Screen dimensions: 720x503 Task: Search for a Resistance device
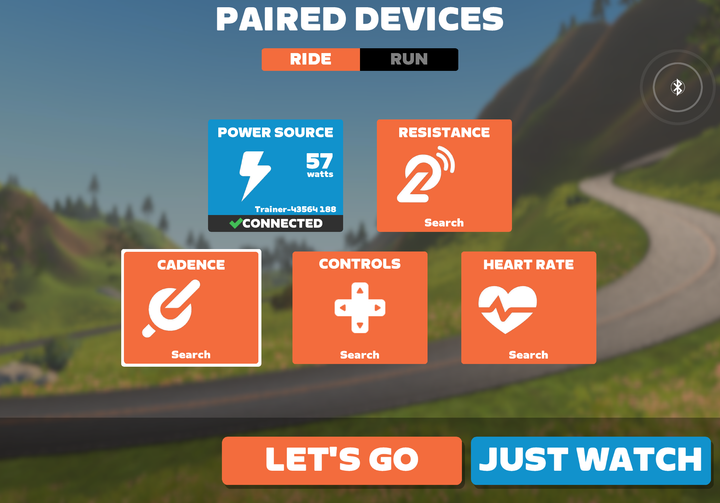(444, 176)
